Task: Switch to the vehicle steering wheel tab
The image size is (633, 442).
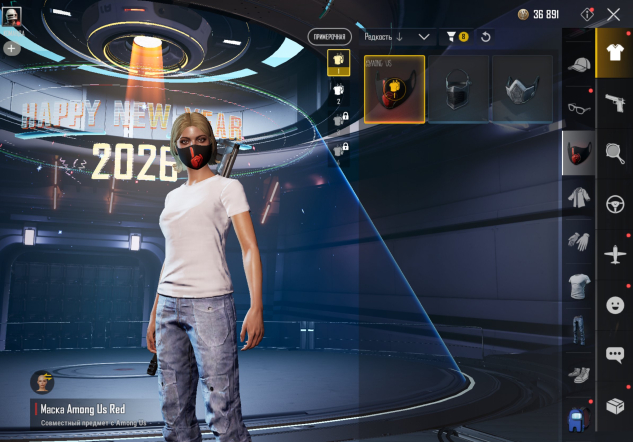Action: coord(615,204)
